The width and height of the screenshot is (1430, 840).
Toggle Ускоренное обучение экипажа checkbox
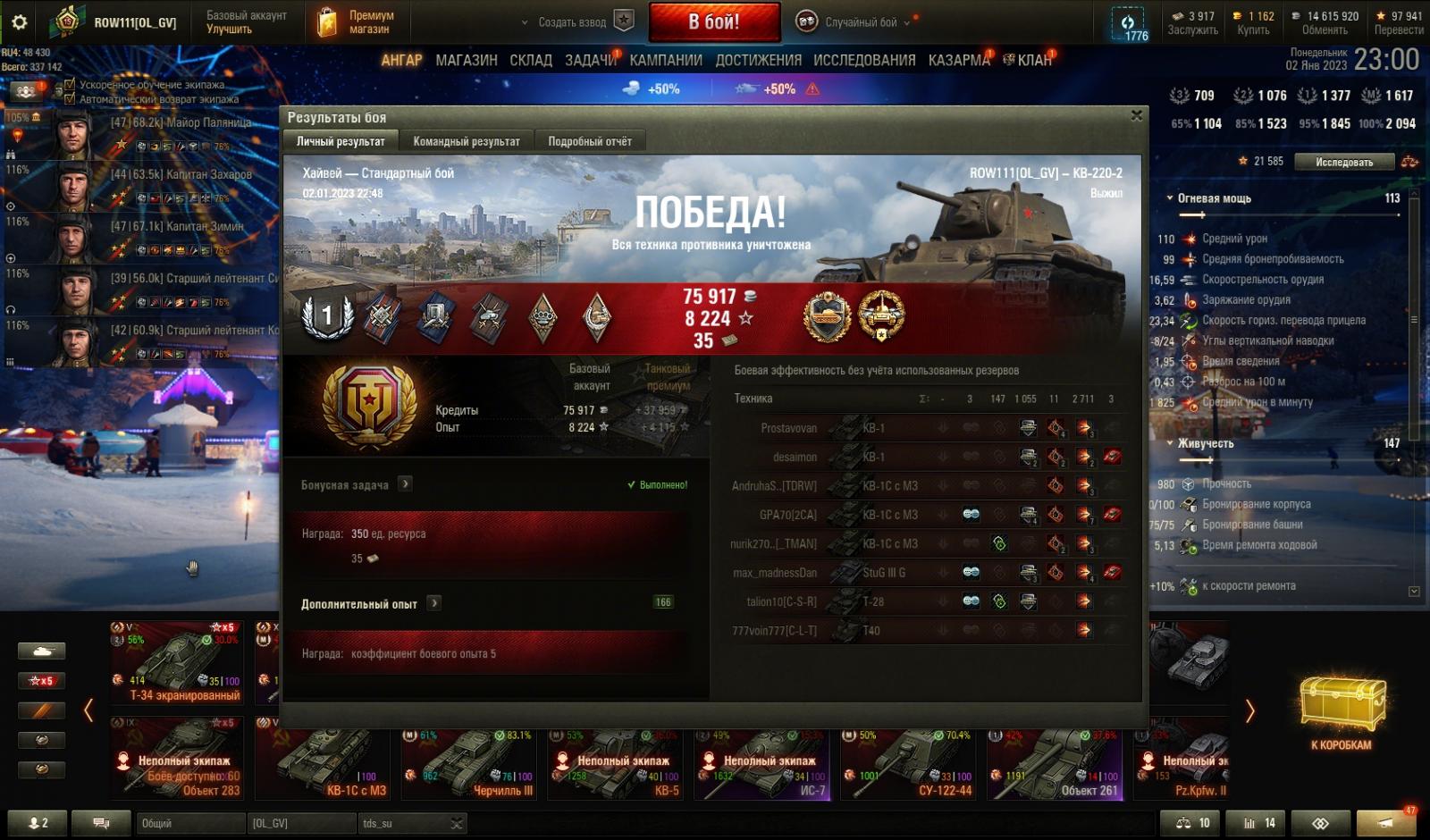(x=70, y=85)
